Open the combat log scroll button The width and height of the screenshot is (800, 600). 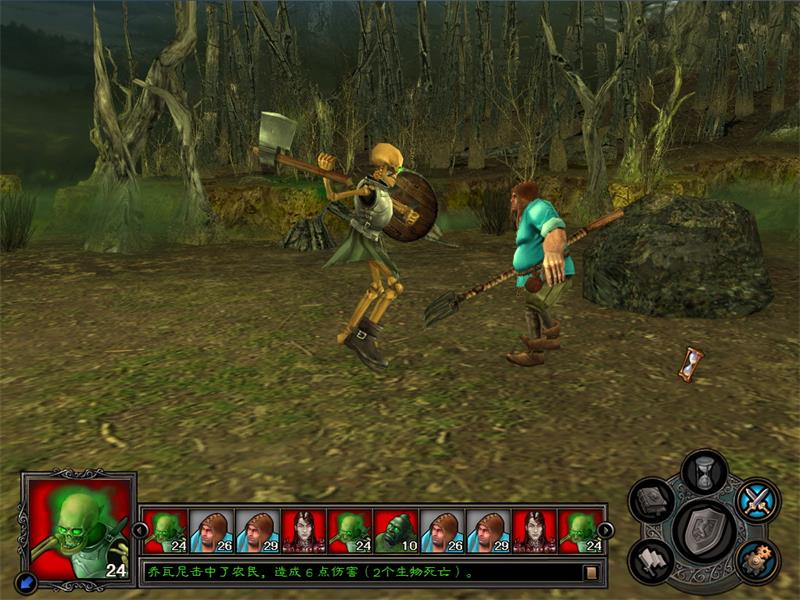click(x=591, y=573)
